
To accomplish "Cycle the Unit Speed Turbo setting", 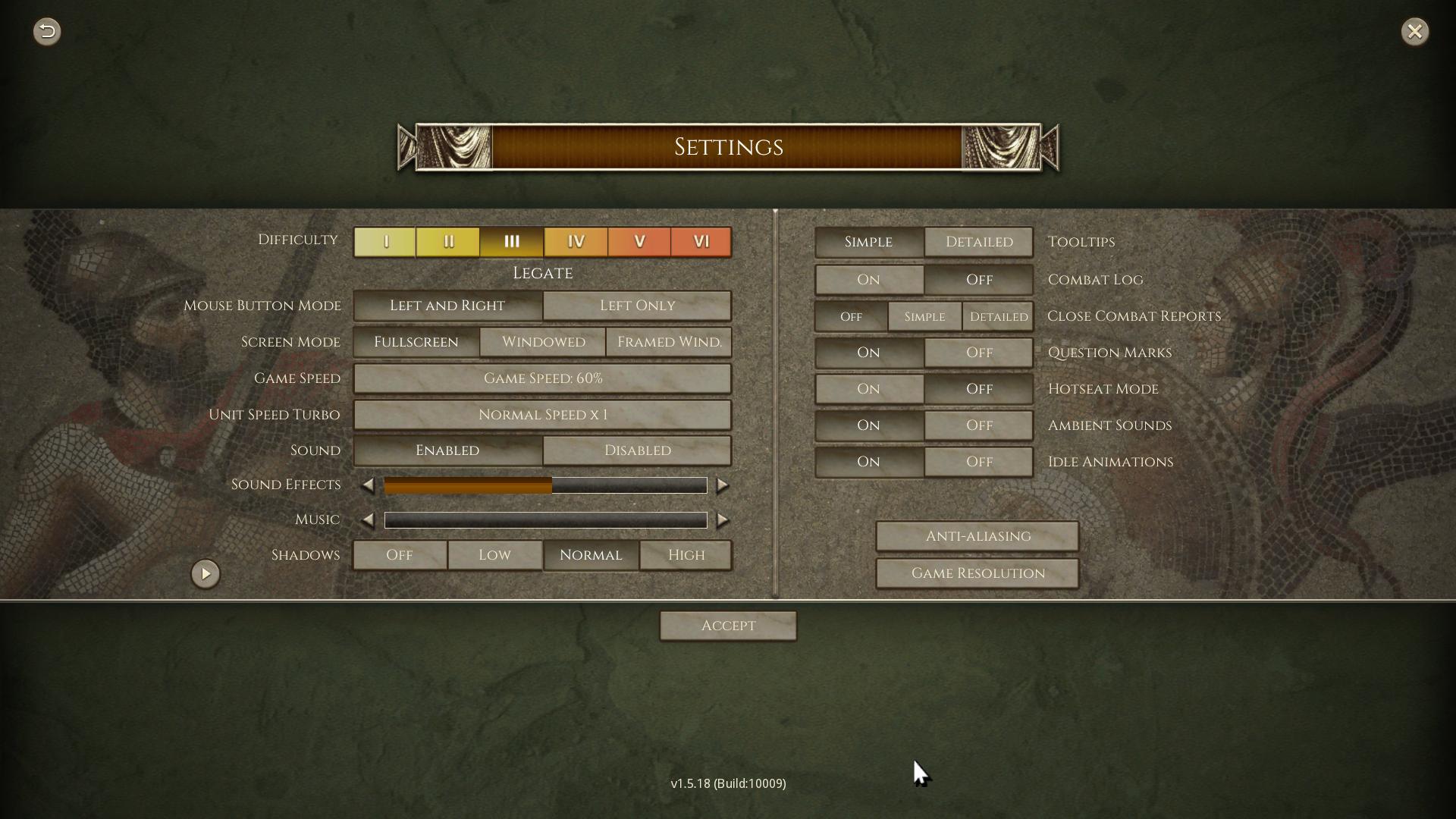I will (542, 415).
